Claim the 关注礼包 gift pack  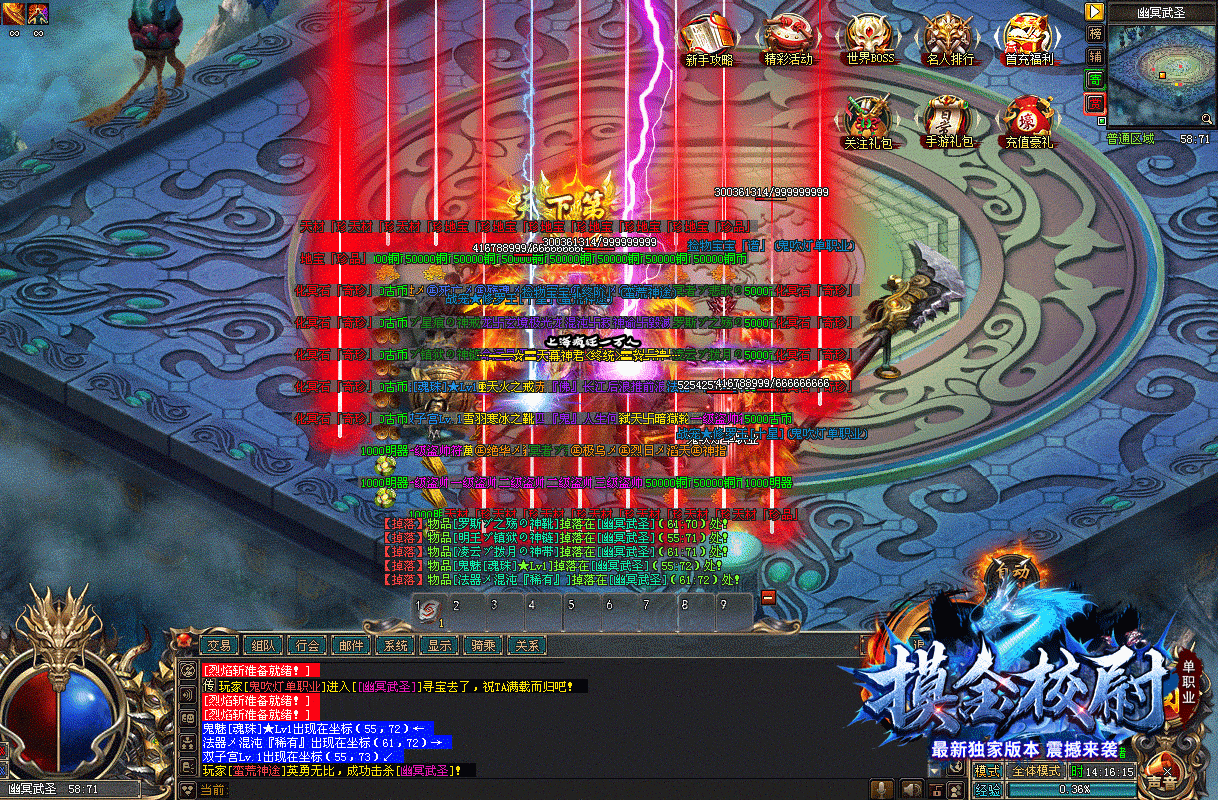click(867, 121)
